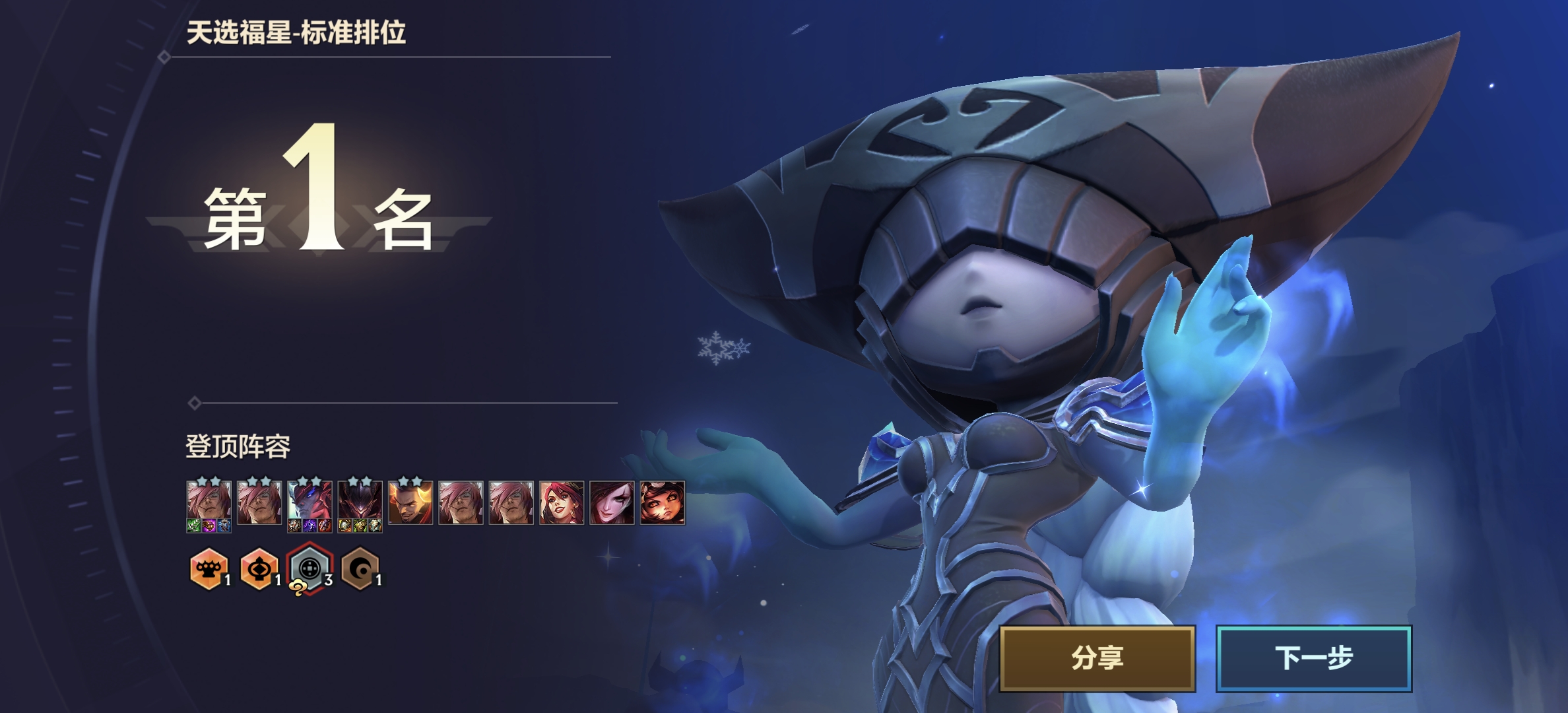The image size is (1568, 713).
Task: Inspect the orange knuckle-duster trait icon
Action: (x=209, y=568)
